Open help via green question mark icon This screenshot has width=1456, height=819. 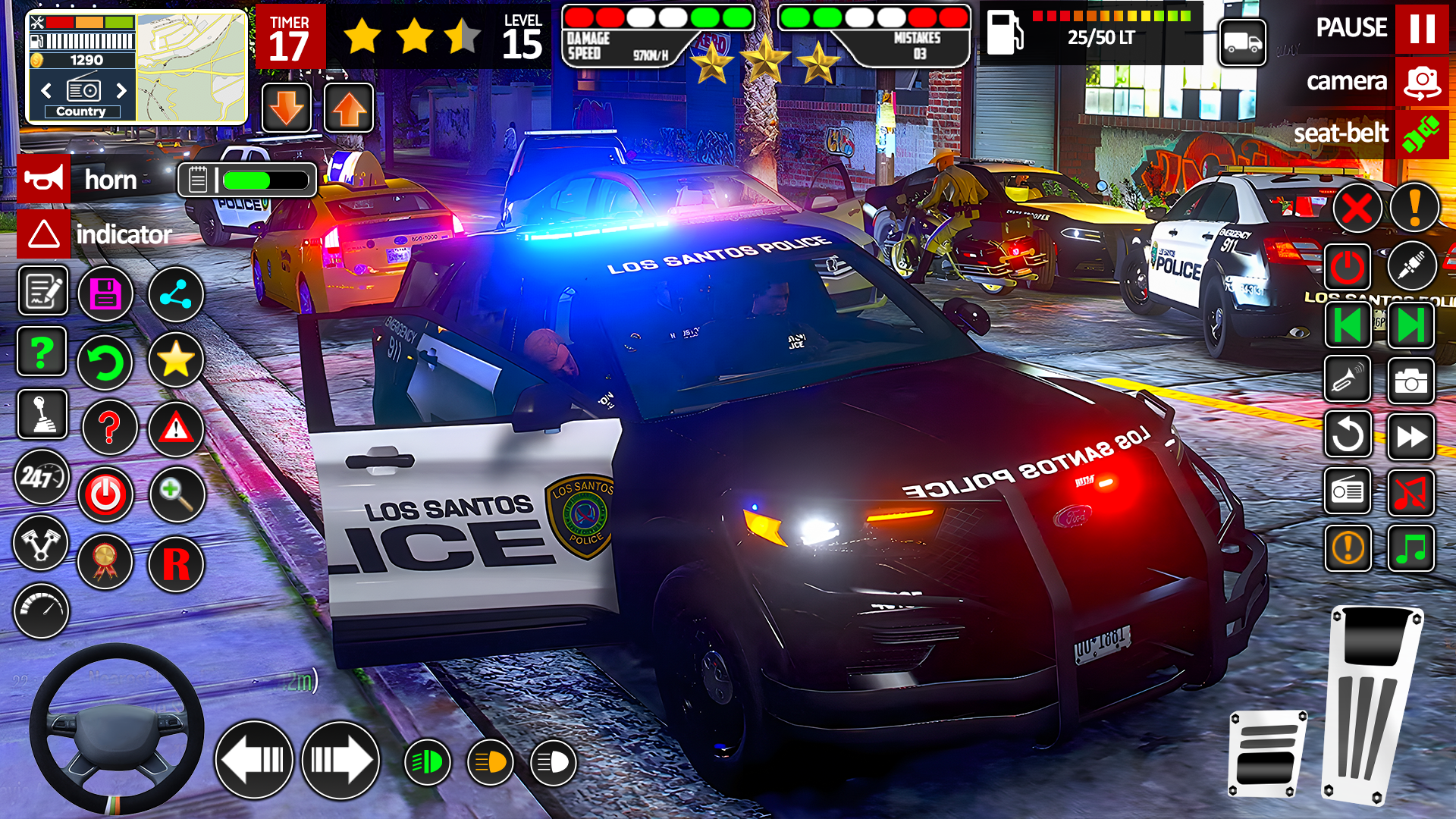click(42, 351)
